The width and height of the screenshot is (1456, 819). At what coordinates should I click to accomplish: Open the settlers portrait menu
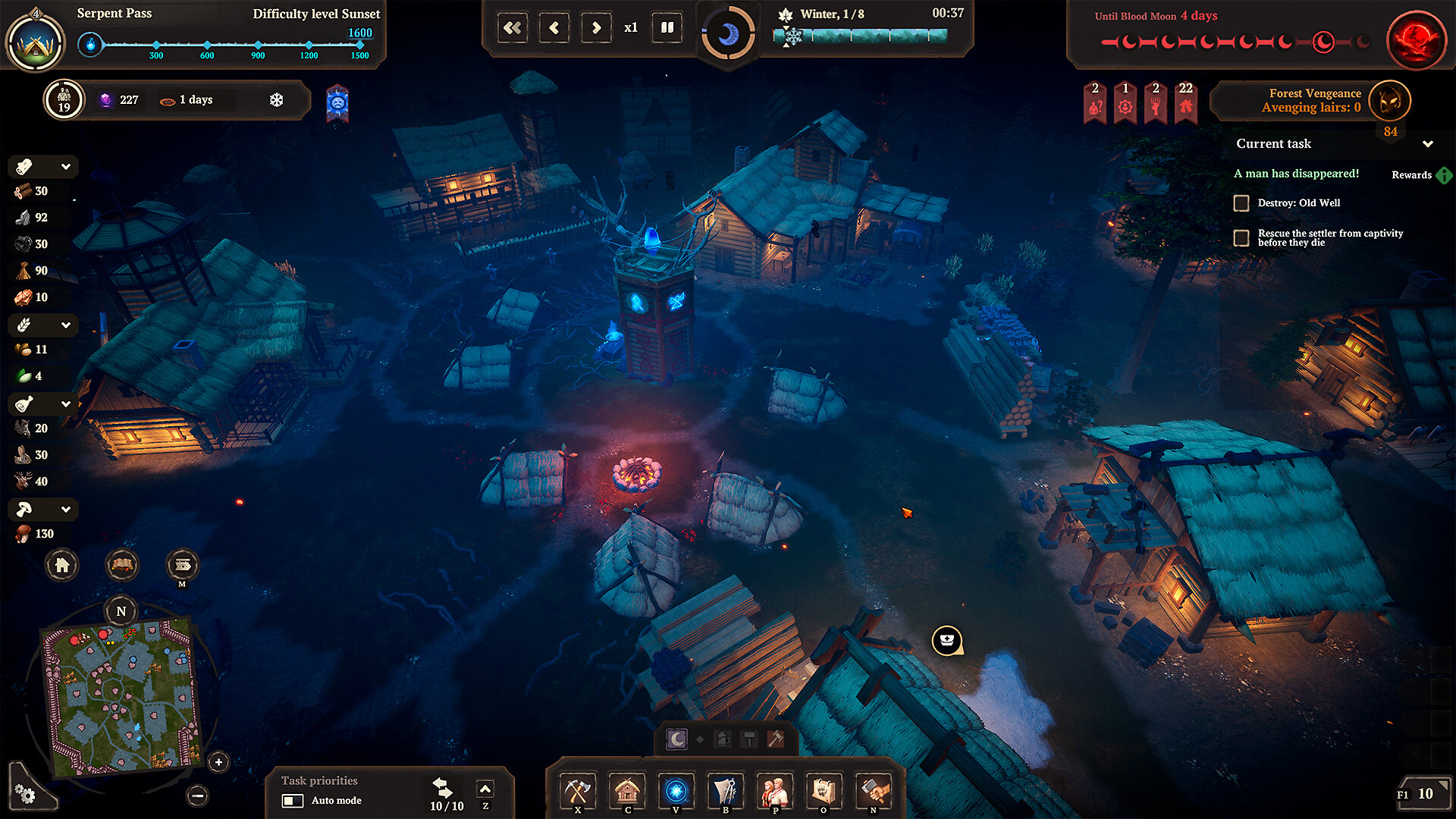774,791
